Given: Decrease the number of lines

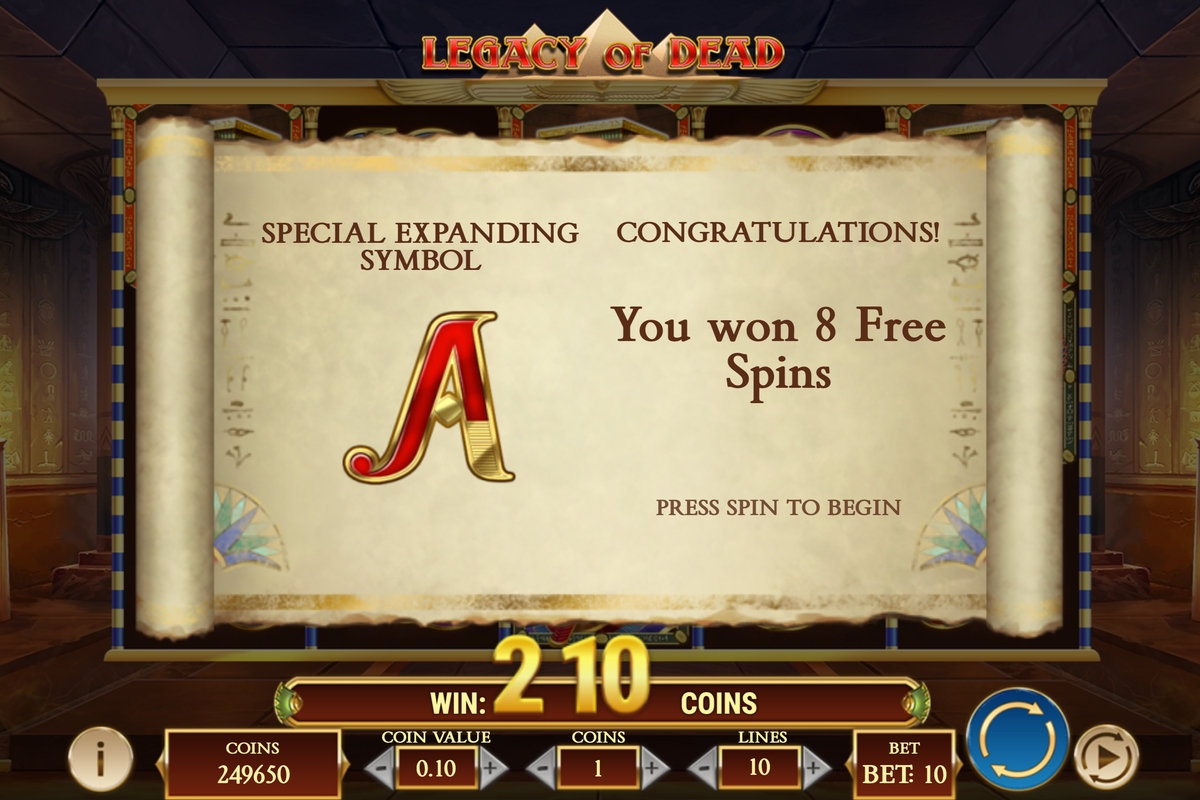Looking at the screenshot, I should pos(703,768).
